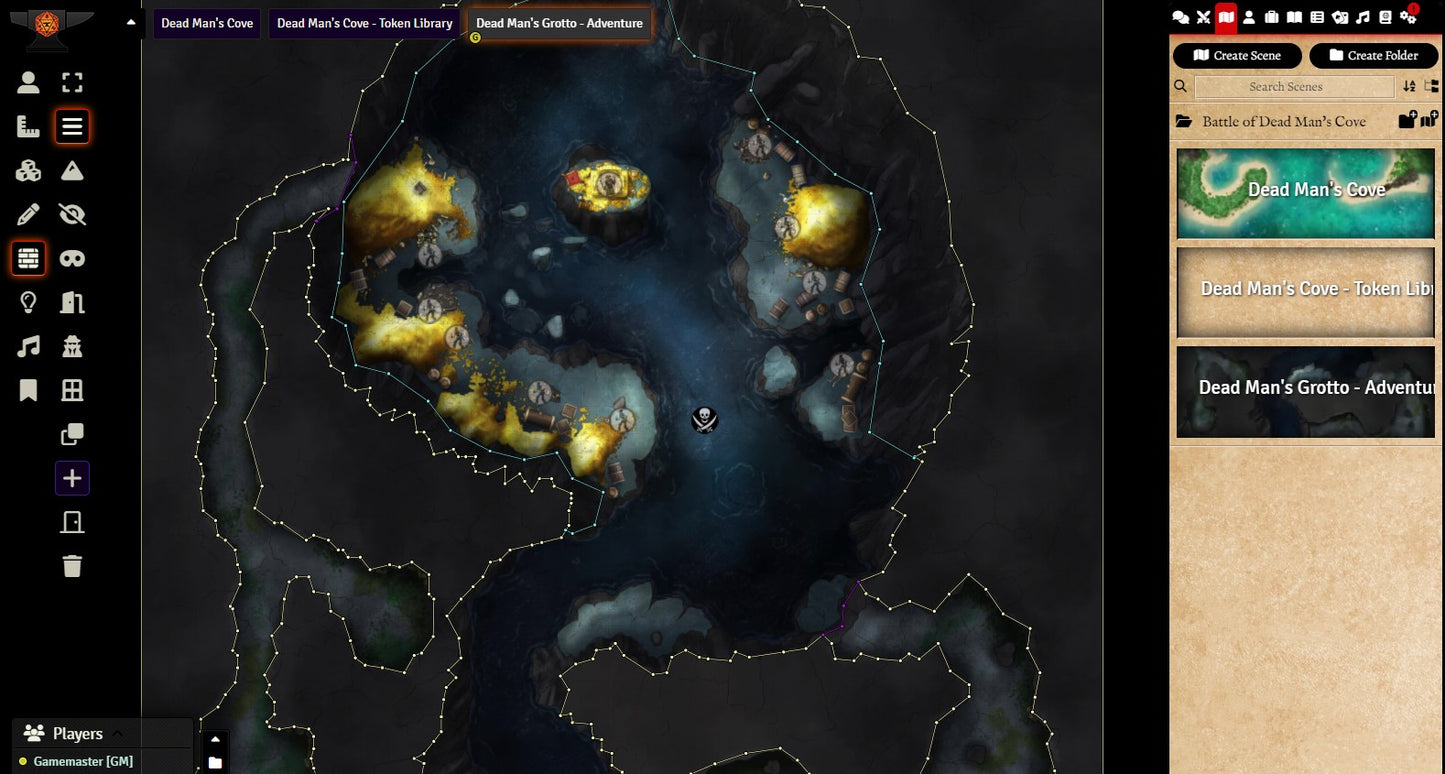The width and height of the screenshot is (1445, 774).
Task: Open the chat log sidebar tab
Action: click(x=1180, y=17)
